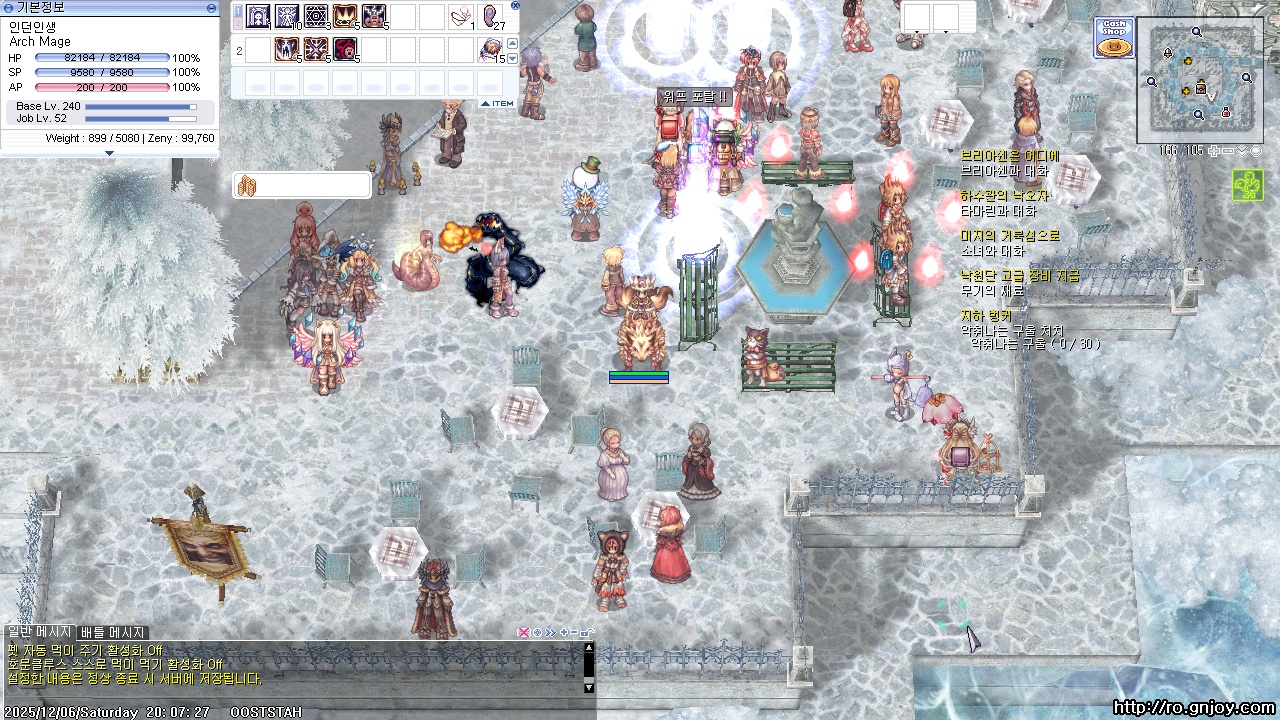Screen dimensions: 1280x720
Task: Cast the red screaming face skill
Action: 345,49
